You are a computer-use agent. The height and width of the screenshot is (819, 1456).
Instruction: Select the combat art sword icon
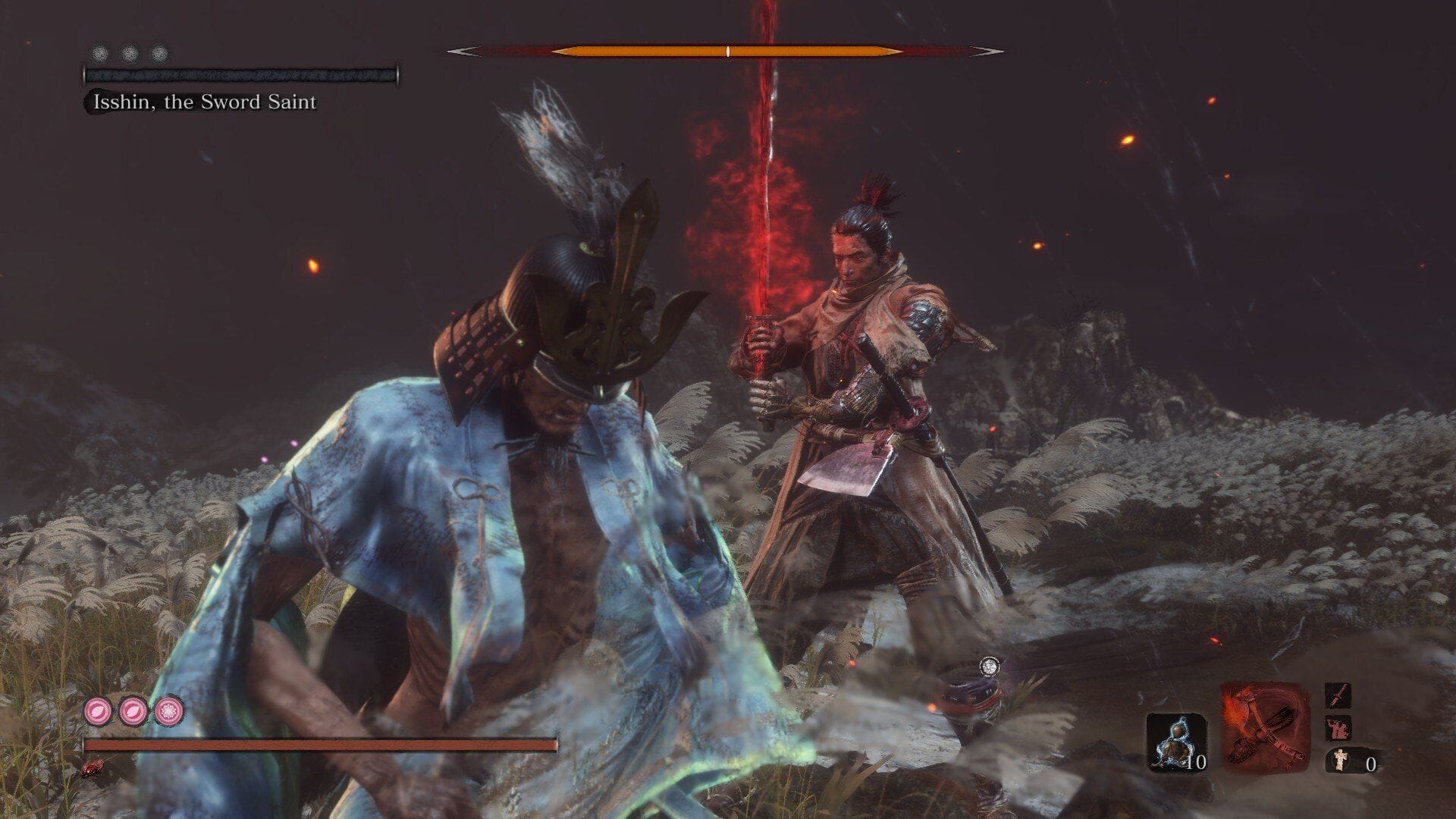[1337, 695]
